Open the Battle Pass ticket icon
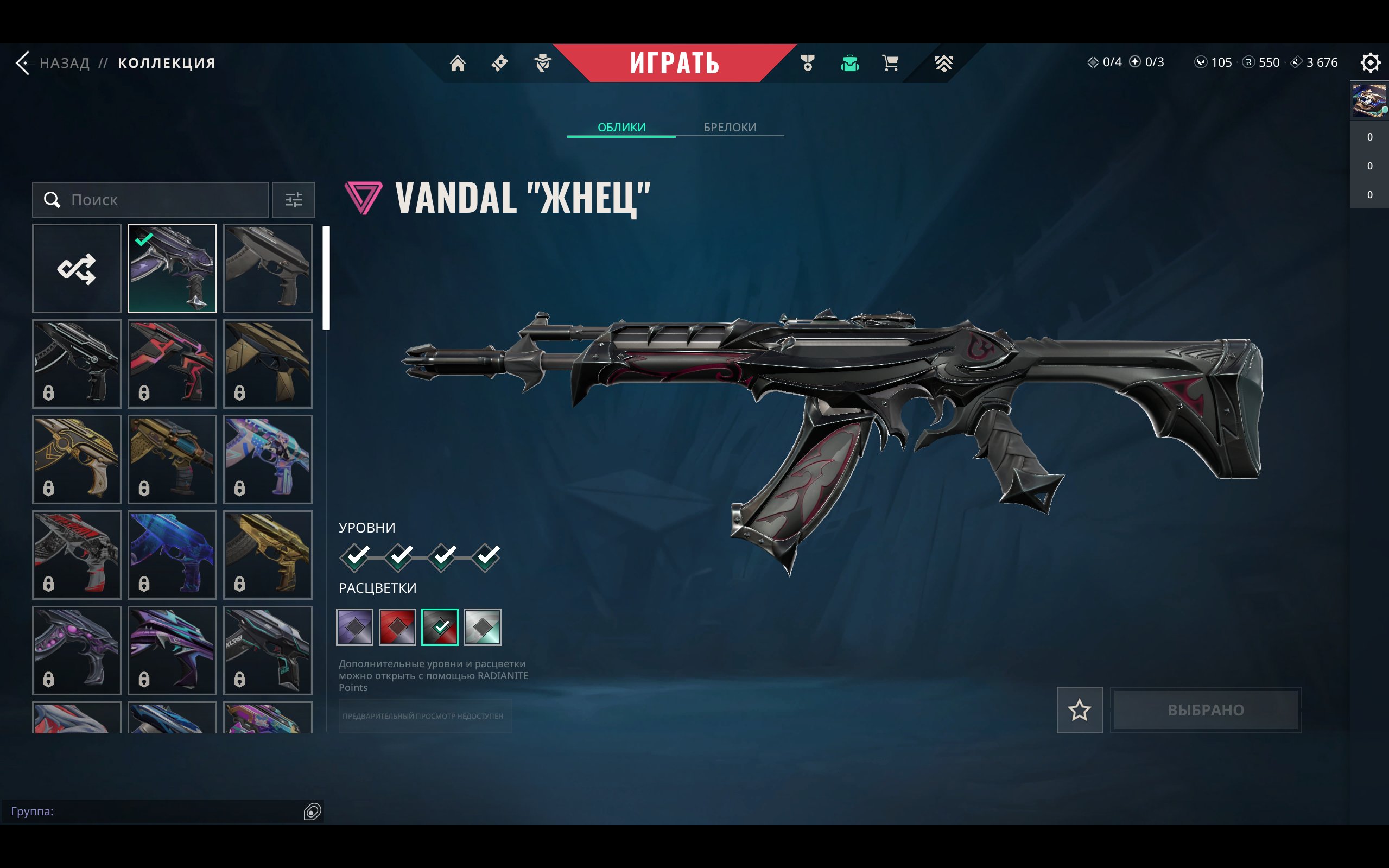 499,63
